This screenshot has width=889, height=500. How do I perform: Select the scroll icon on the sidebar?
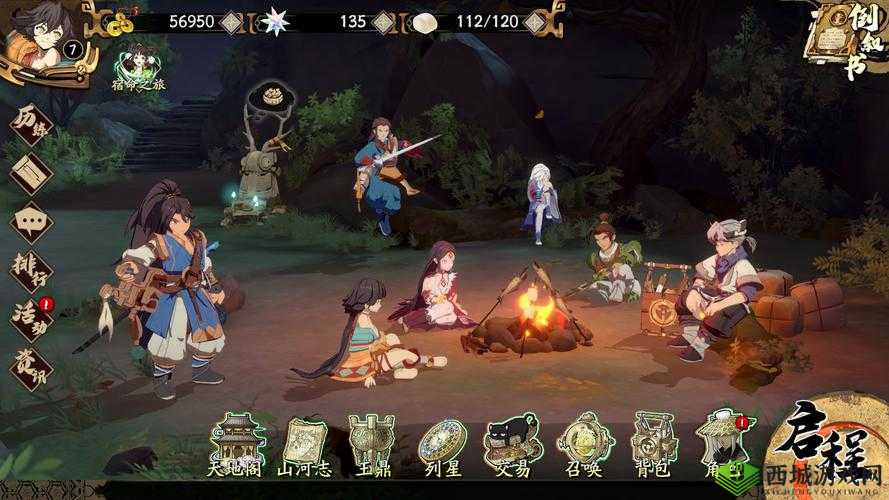coord(30,172)
